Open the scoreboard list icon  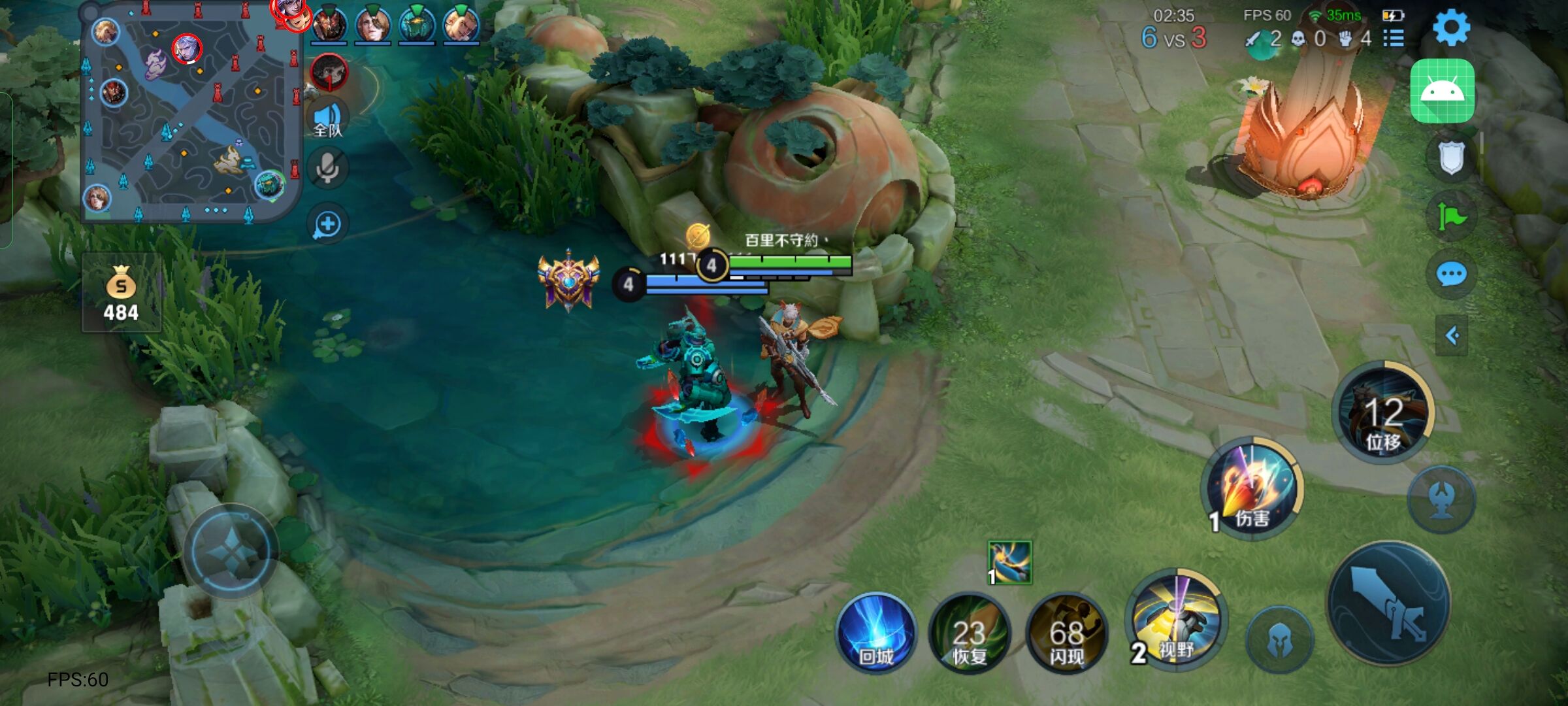(x=1393, y=39)
